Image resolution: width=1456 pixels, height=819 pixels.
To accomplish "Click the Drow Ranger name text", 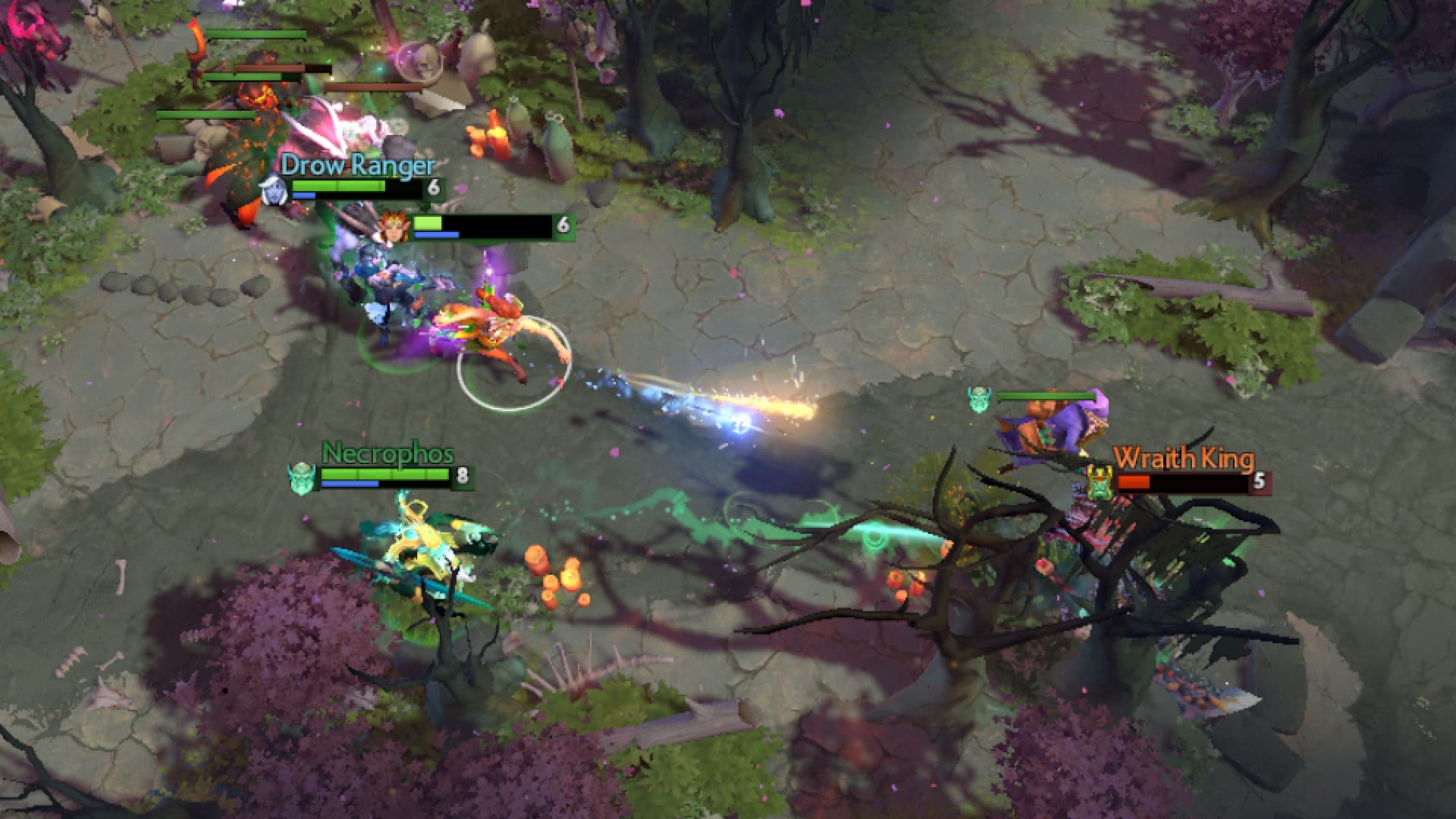I will (356, 164).
